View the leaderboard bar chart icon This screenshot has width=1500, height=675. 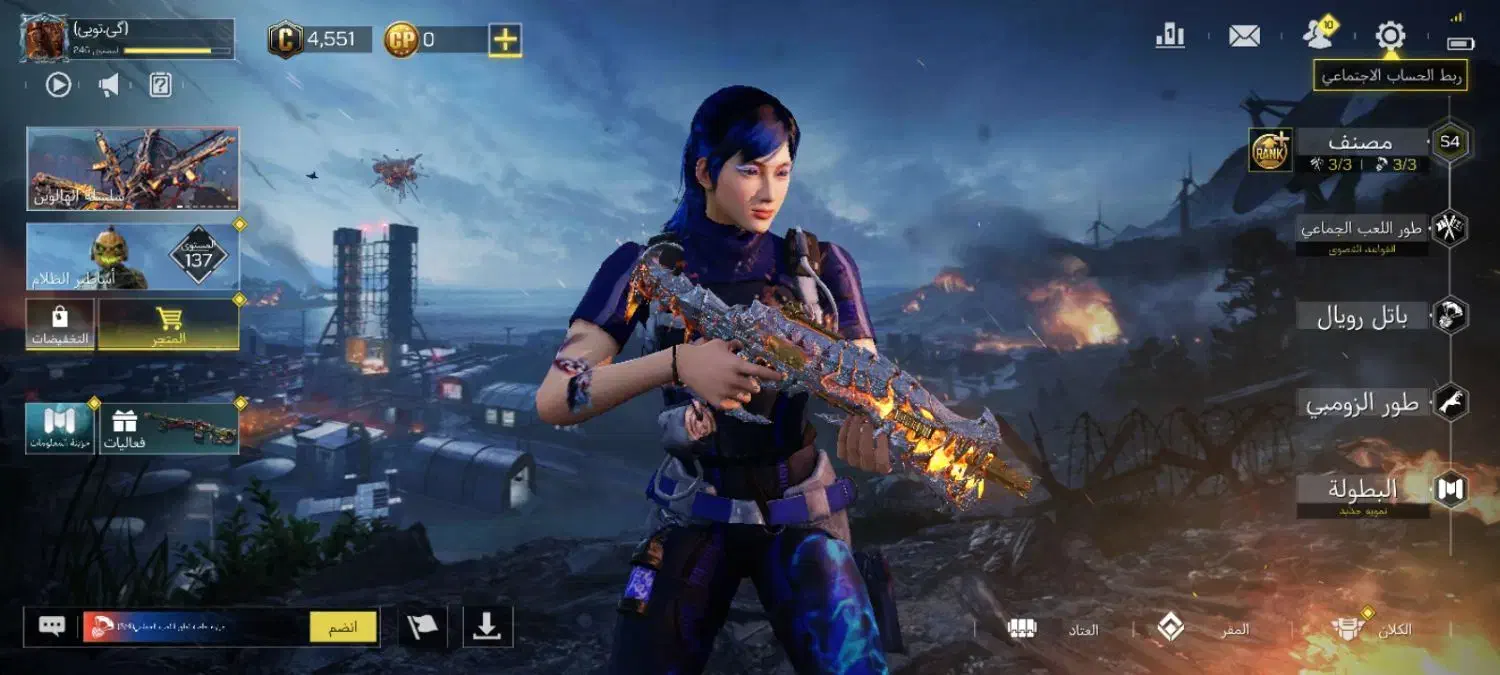(x=1170, y=37)
